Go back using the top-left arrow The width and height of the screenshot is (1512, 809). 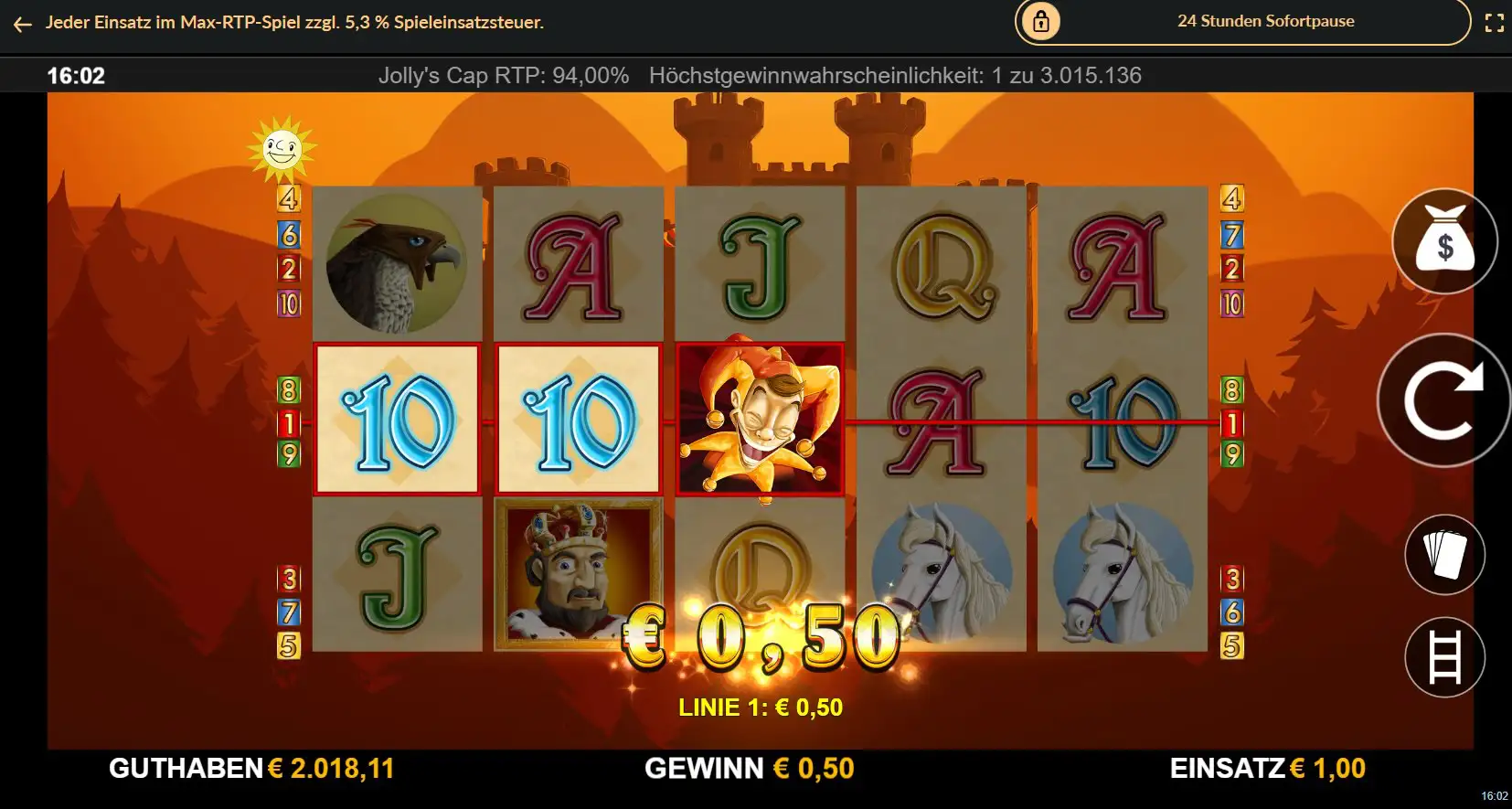[x=23, y=24]
